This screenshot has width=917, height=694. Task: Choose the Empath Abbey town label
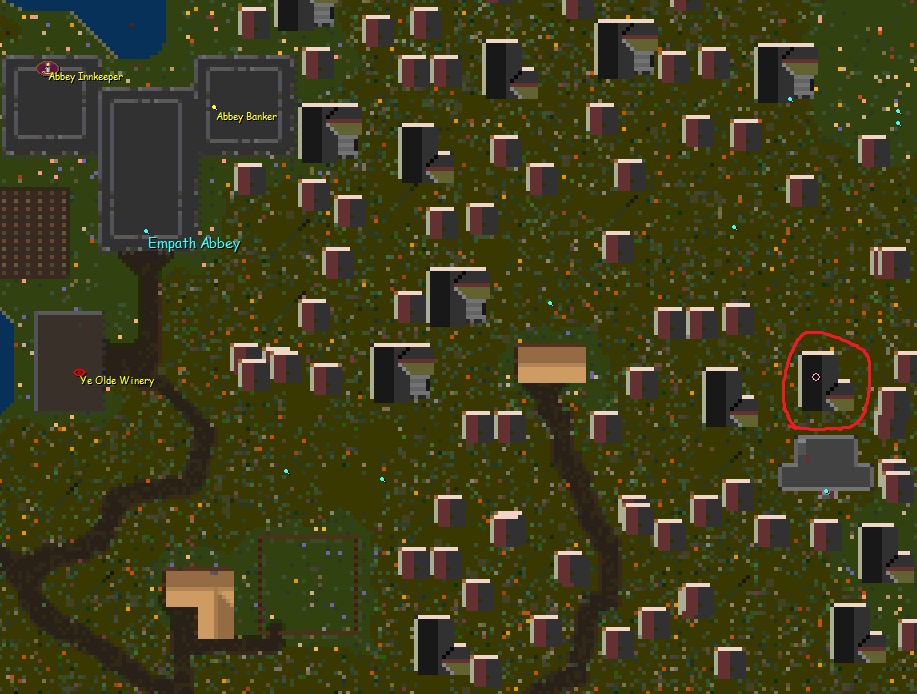point(194,243)
